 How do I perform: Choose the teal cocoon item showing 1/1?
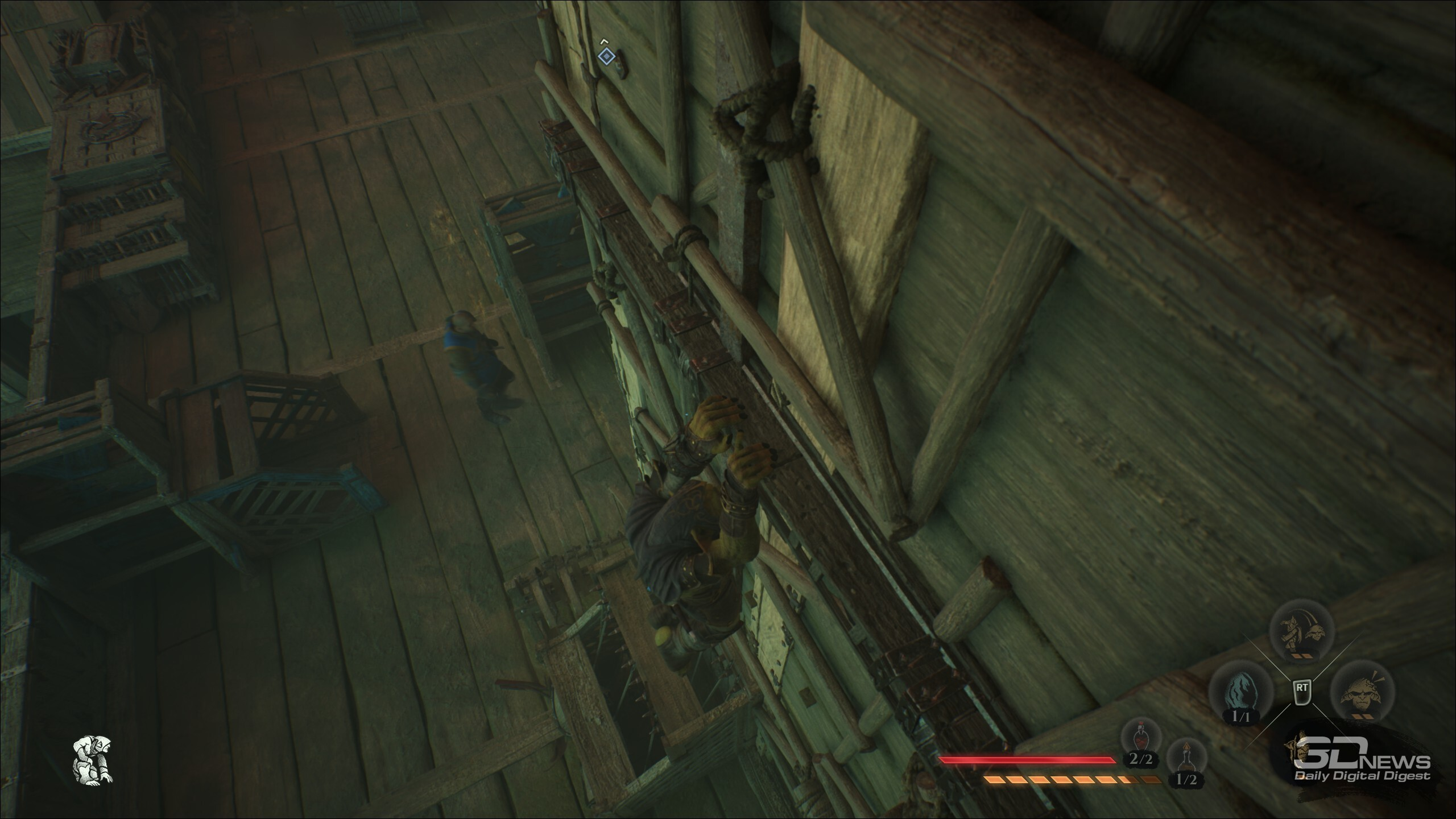pos(1239,695)
